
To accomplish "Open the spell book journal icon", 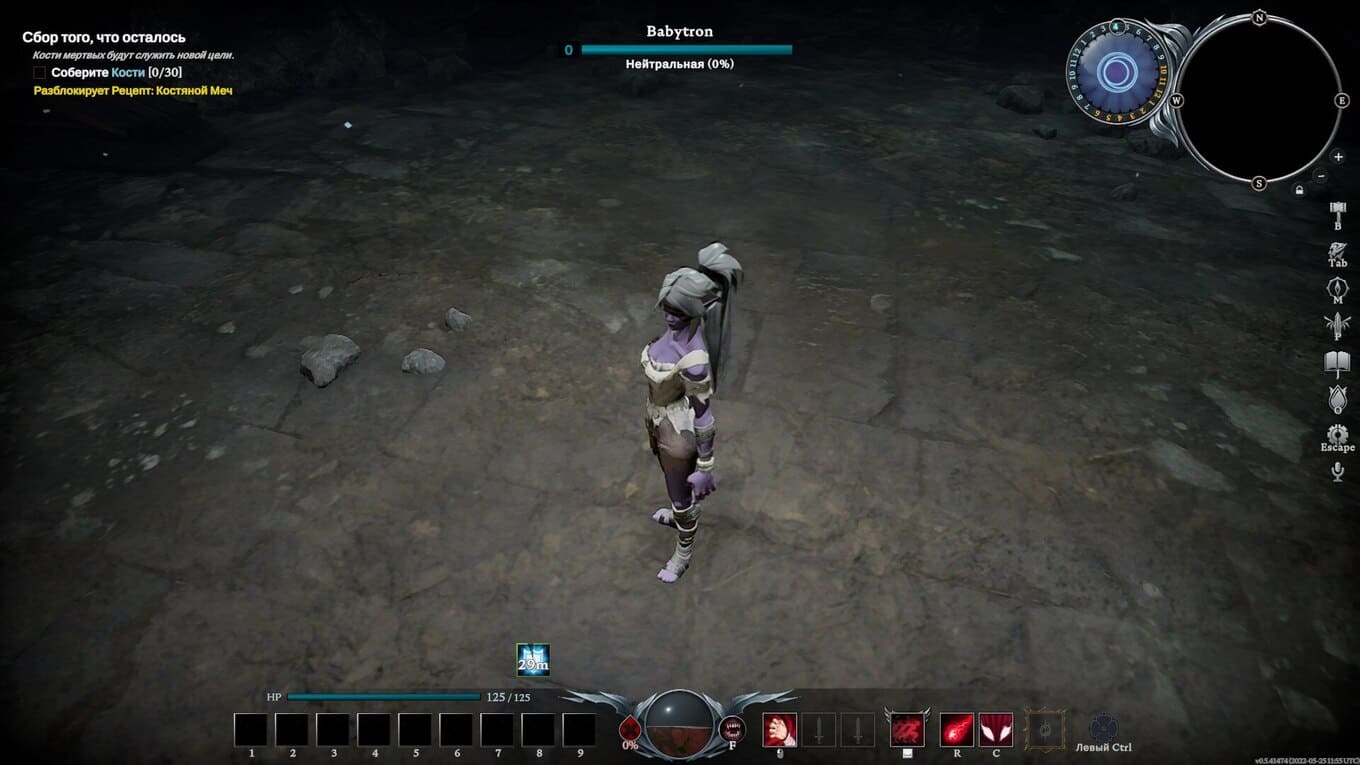I will 1338,361.
